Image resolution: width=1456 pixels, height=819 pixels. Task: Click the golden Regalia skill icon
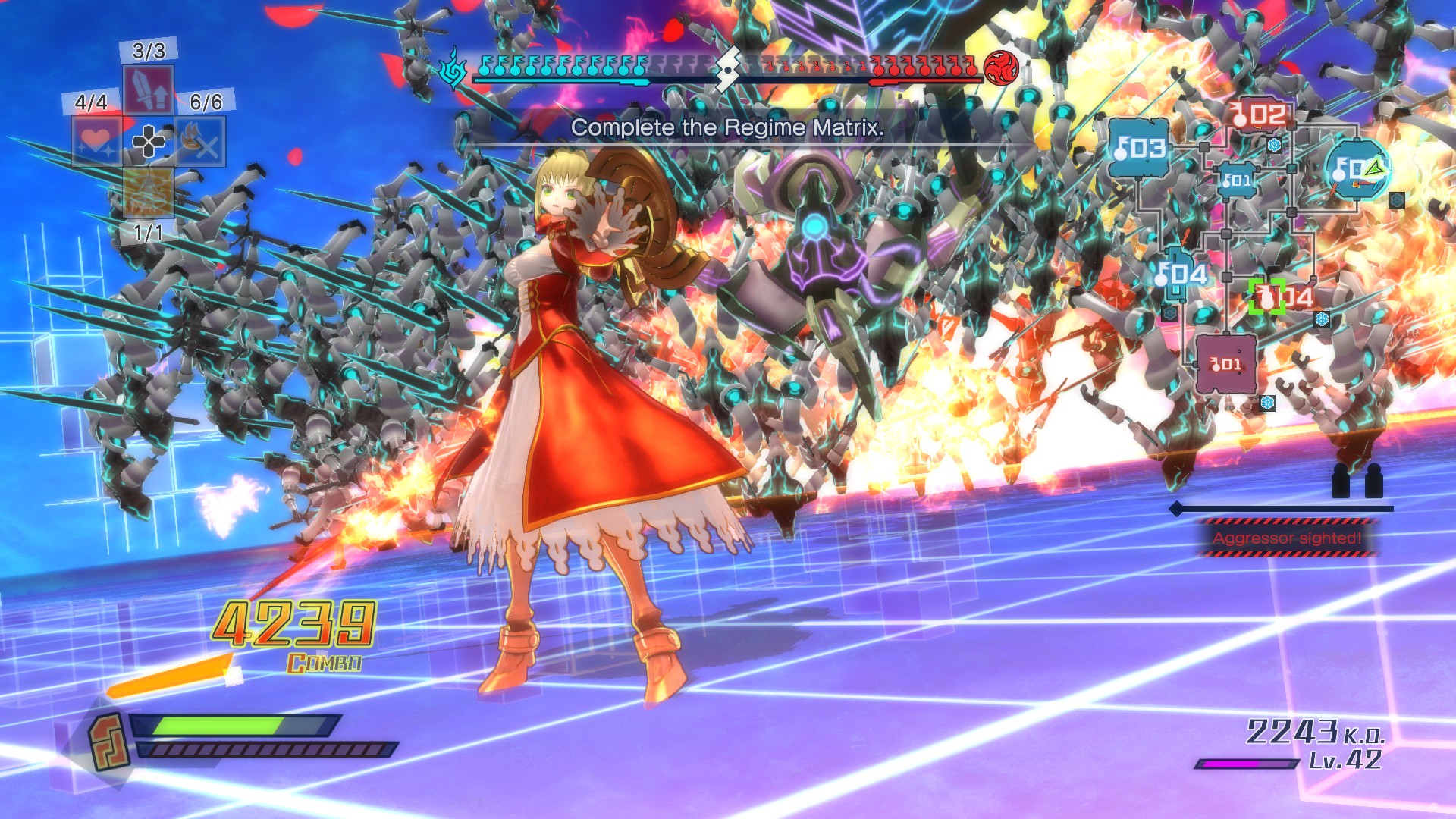(x=147, y=192)
